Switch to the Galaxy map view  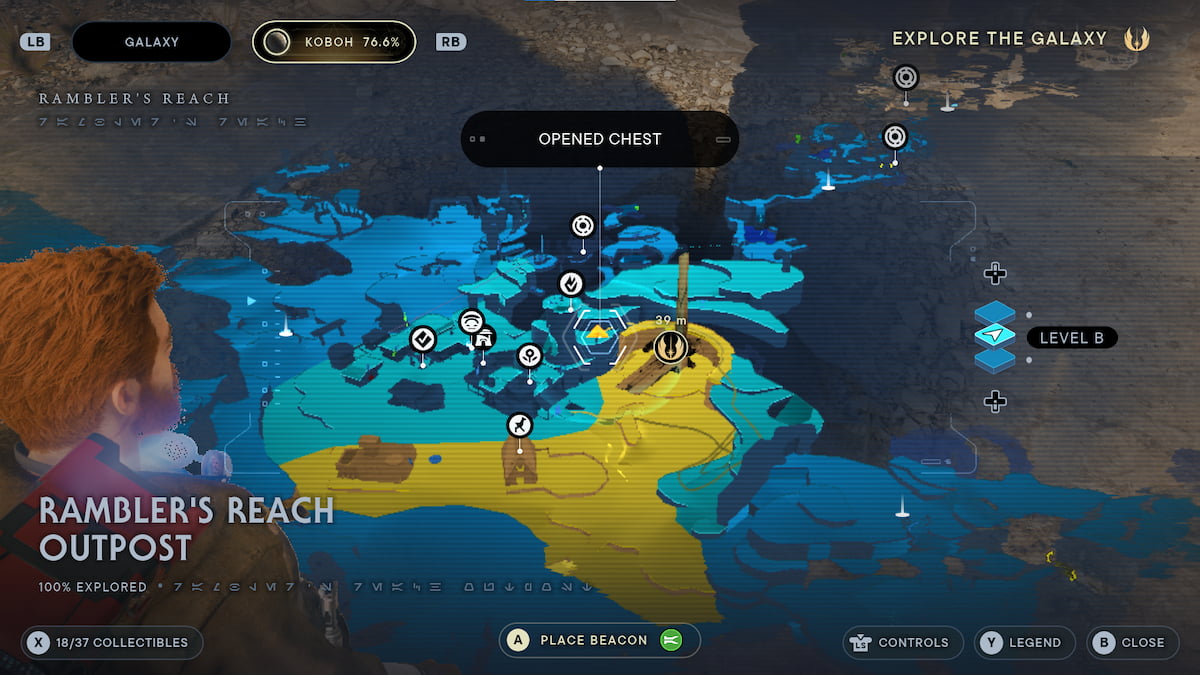coord(151,42)
